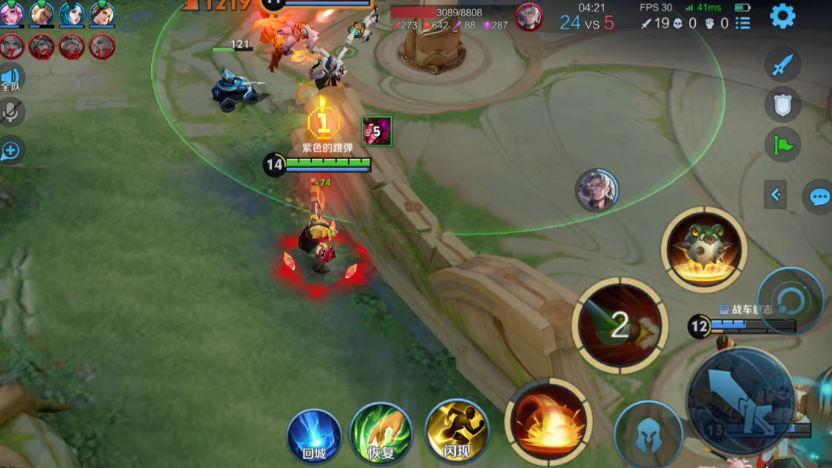Send the blue sword attack signal
832x468 pixels.
(783, 65)
